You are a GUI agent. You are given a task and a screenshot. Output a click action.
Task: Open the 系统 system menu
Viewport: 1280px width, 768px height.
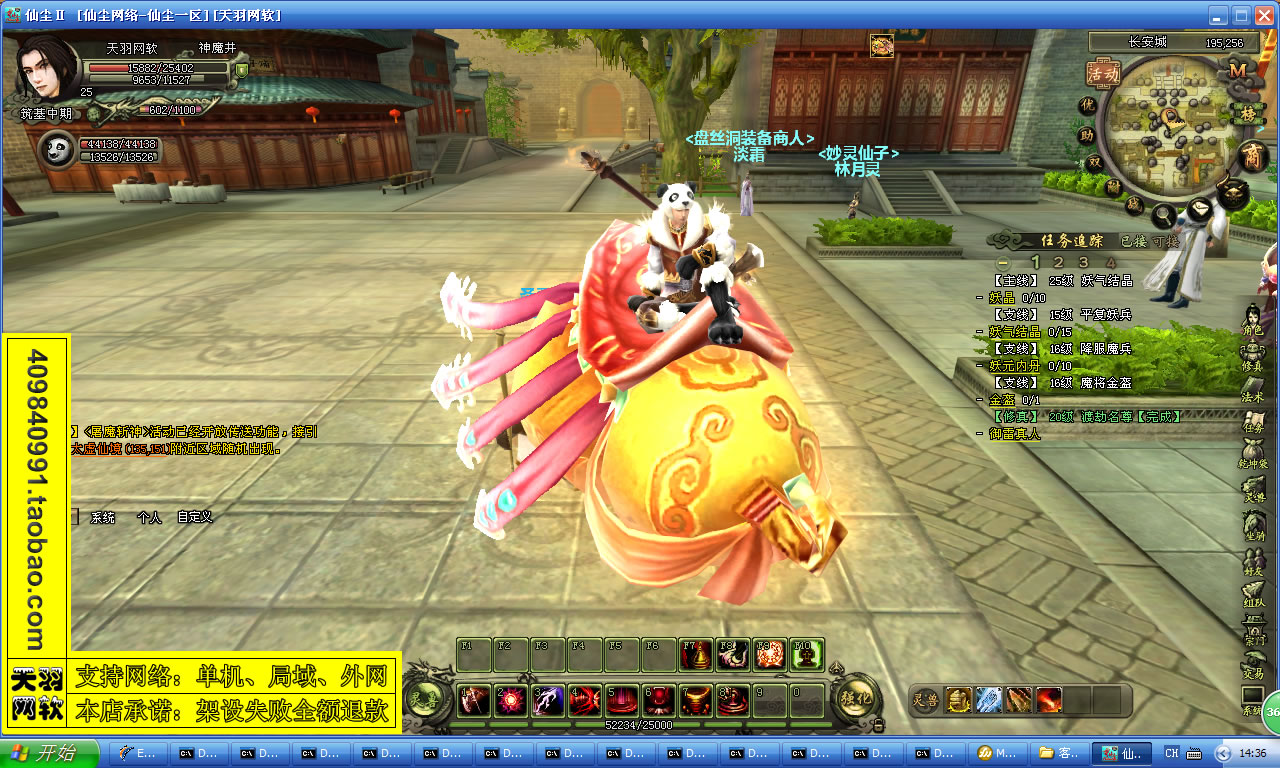pyautogui.click(x=1253, y=700)
